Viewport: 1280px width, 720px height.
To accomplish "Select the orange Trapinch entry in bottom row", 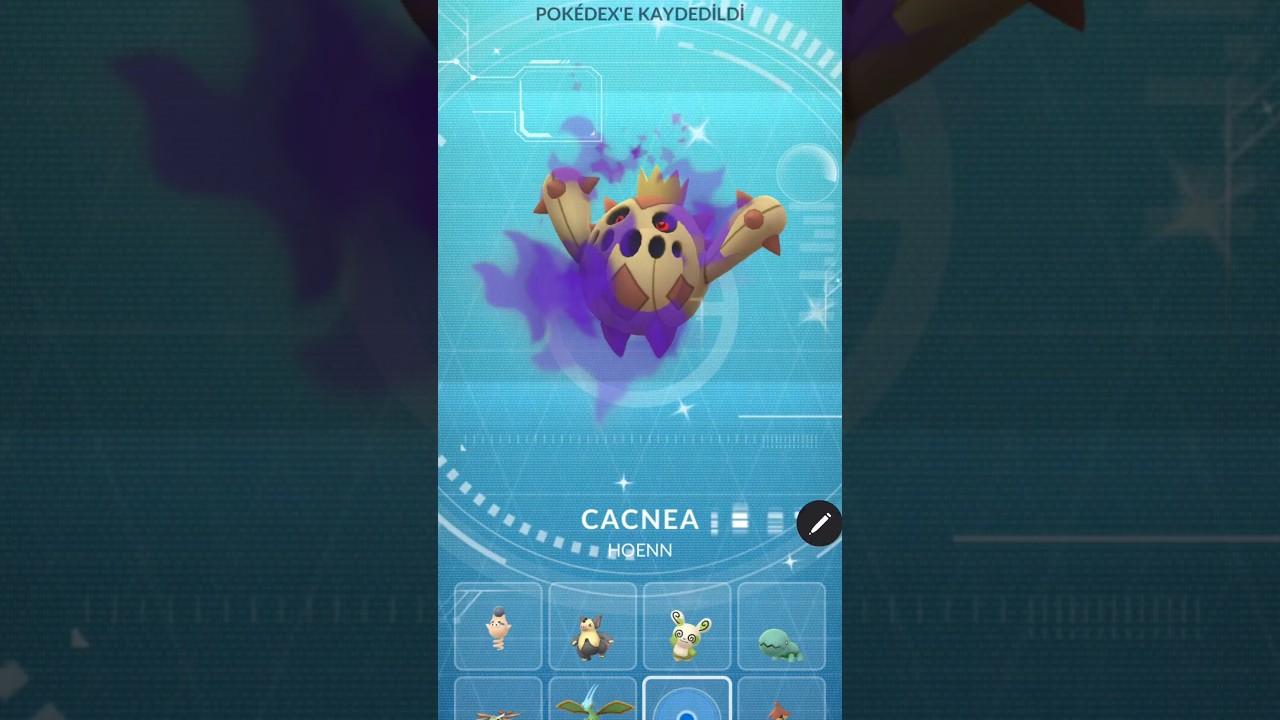I will click(x=781, y=705).
